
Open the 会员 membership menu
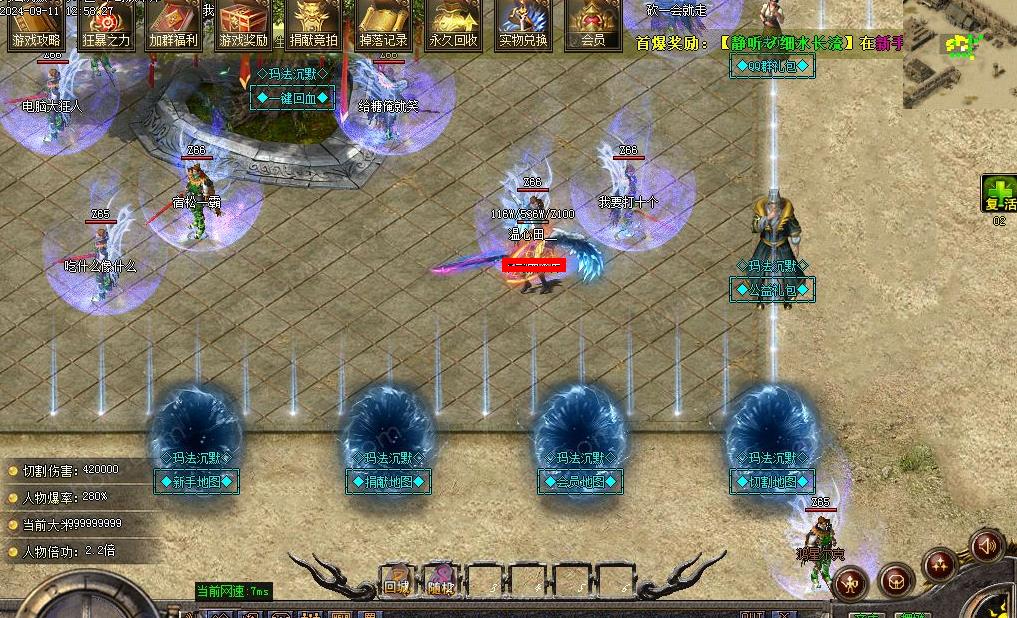click(x=592, y=25)
